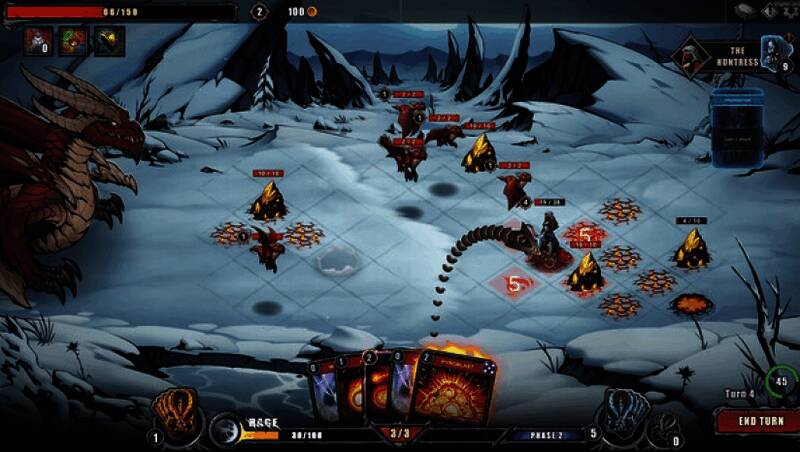The image size is (800, 452).
Task: Inspect the blue enemy intent card panel
Action: click(x=736, y=128)
